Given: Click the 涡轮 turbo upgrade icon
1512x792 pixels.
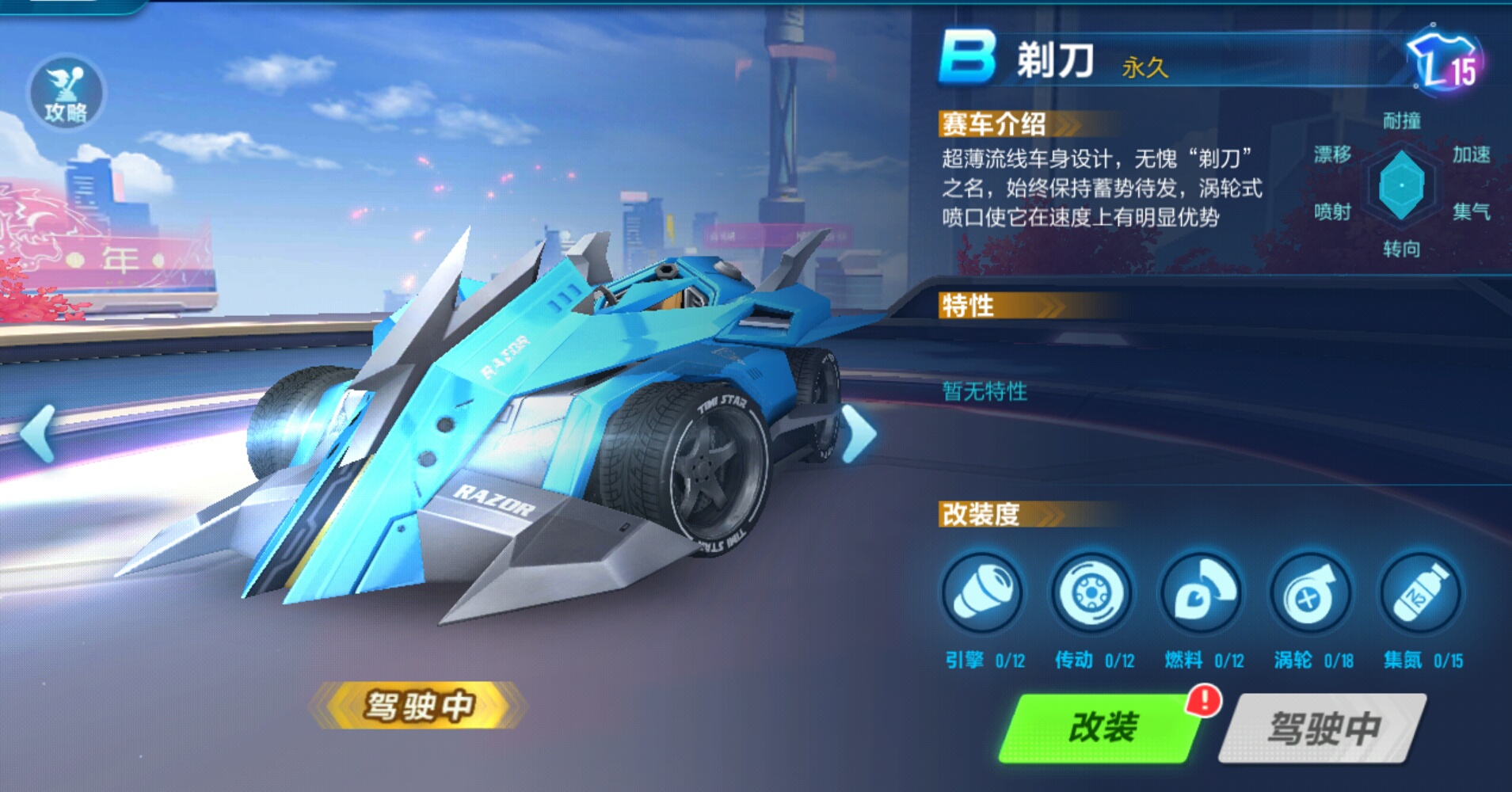Looking at the screenshot, I should (x=1309, y=595).
